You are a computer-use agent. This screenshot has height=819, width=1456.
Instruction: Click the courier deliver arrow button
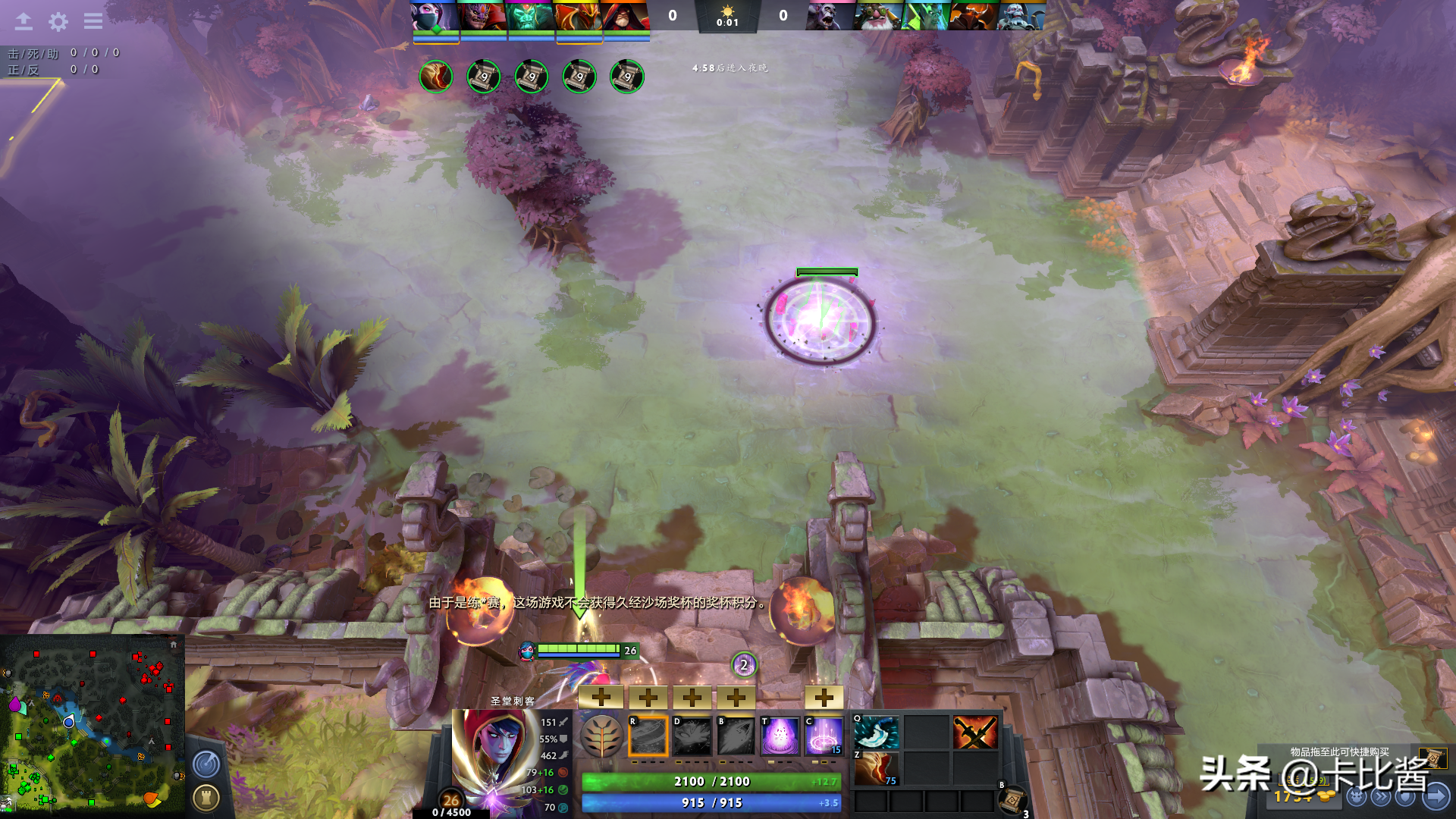tap(1436, 796)
